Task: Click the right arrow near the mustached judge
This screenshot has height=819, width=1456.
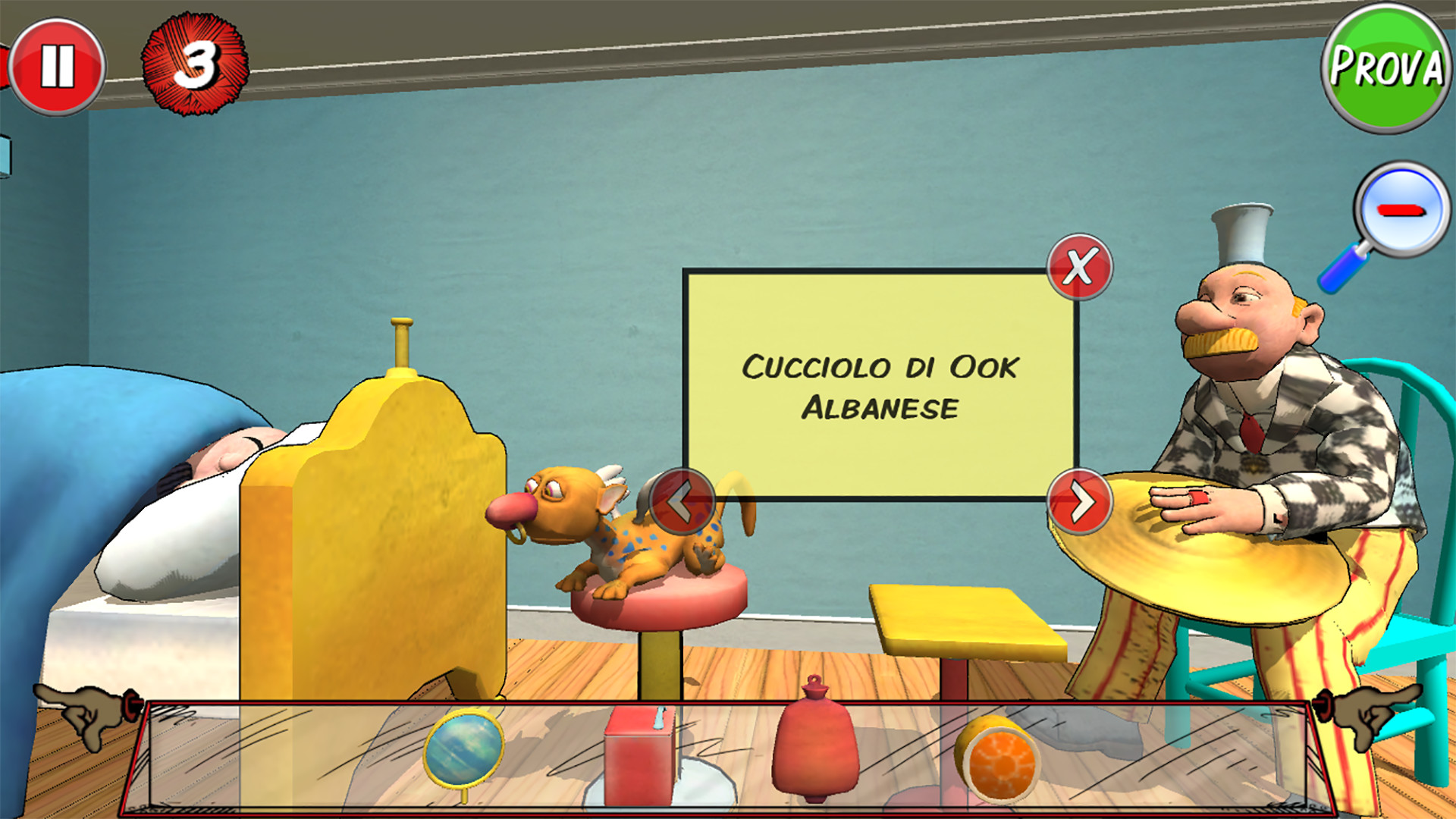Action: click(1079, 502)
